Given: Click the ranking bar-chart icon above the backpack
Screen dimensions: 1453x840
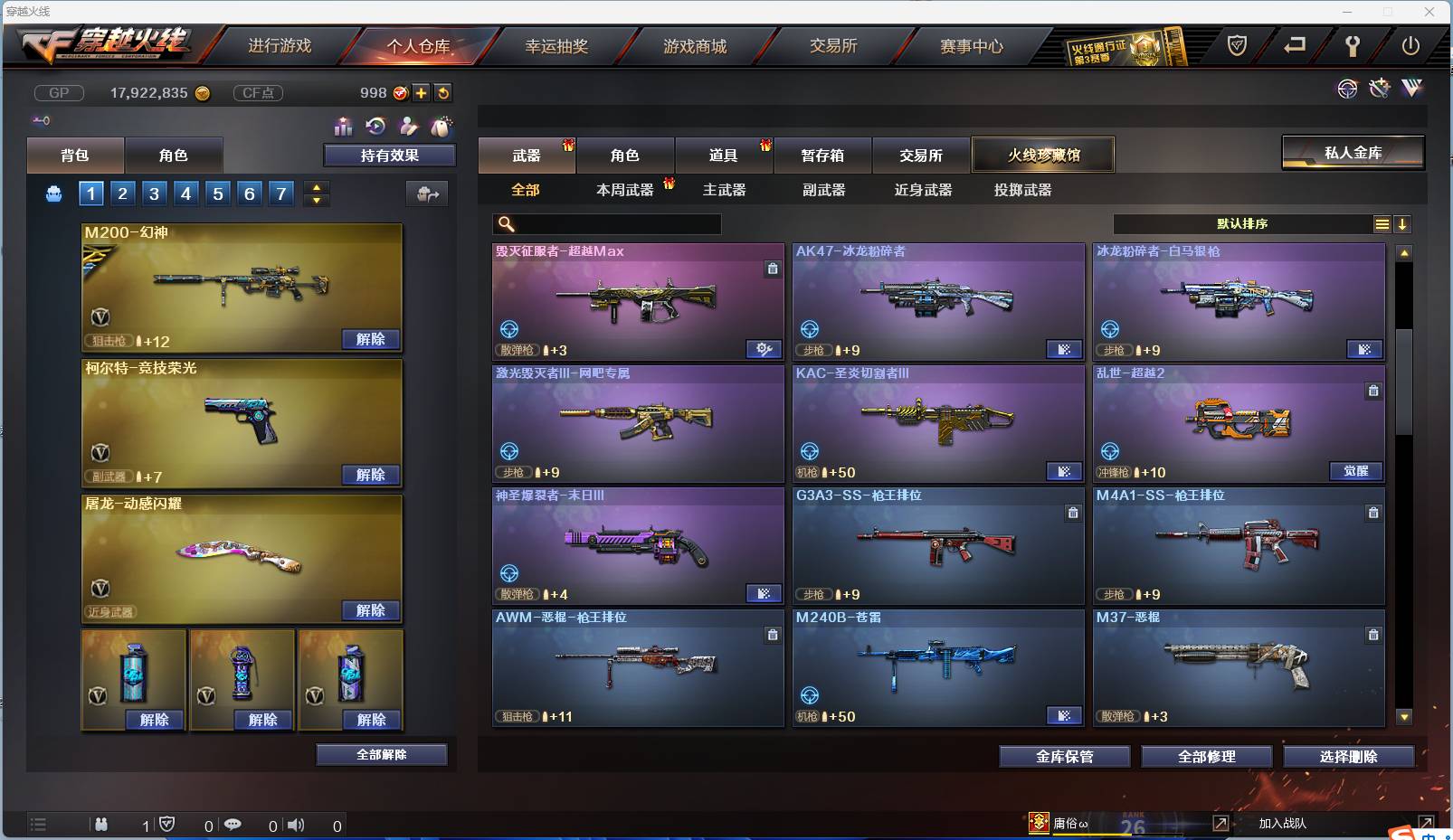Looking at the screenshot, I should (343, 127).
